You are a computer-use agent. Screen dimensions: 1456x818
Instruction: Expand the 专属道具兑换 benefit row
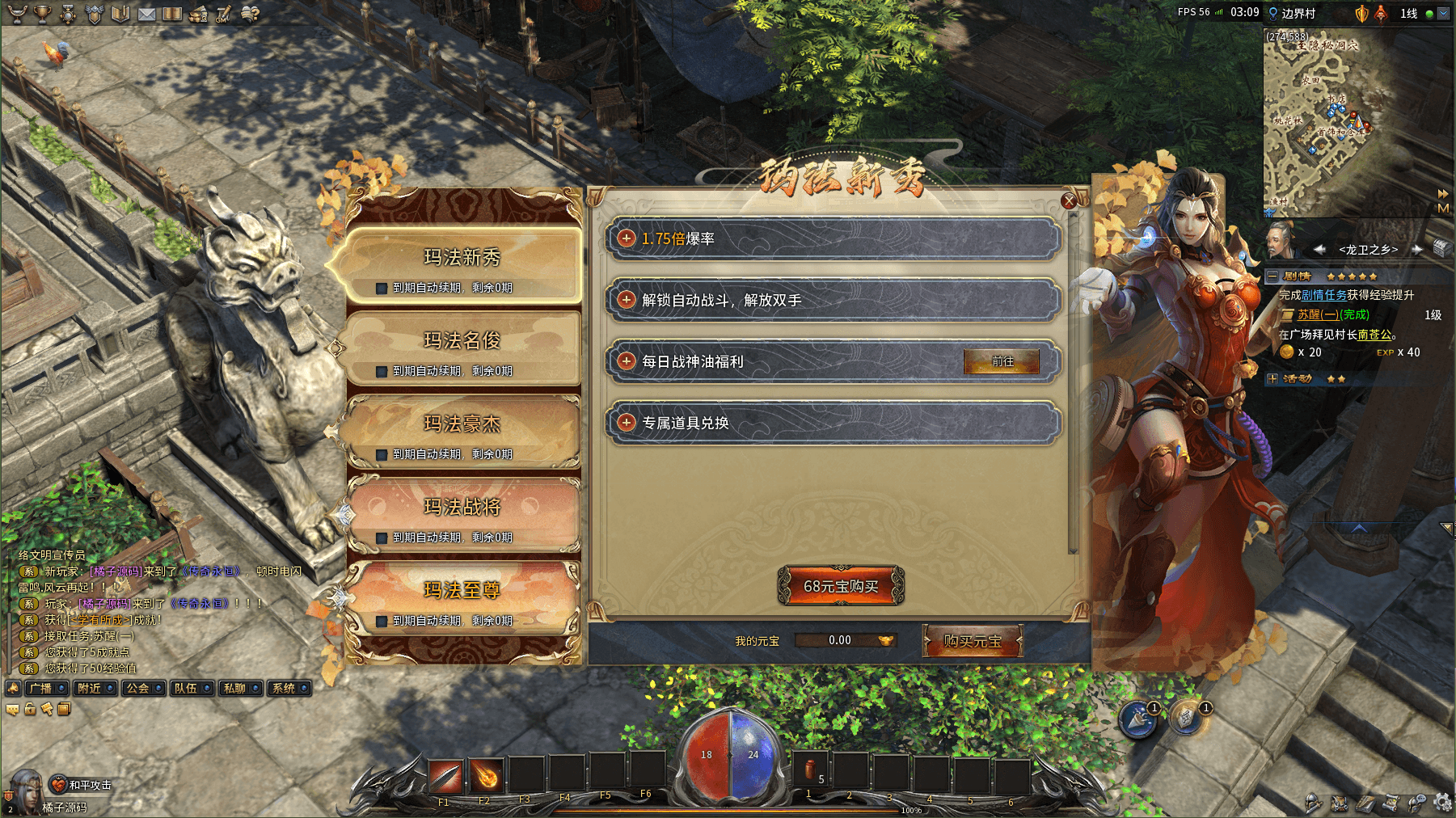(x=627, y=422)
